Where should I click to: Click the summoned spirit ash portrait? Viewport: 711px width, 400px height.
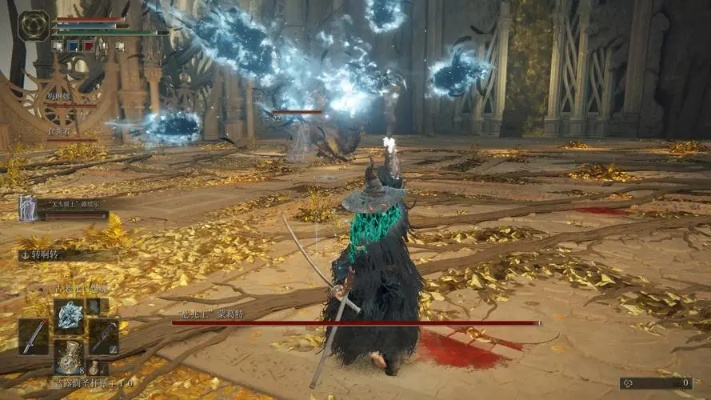click(x=28, y=207)
